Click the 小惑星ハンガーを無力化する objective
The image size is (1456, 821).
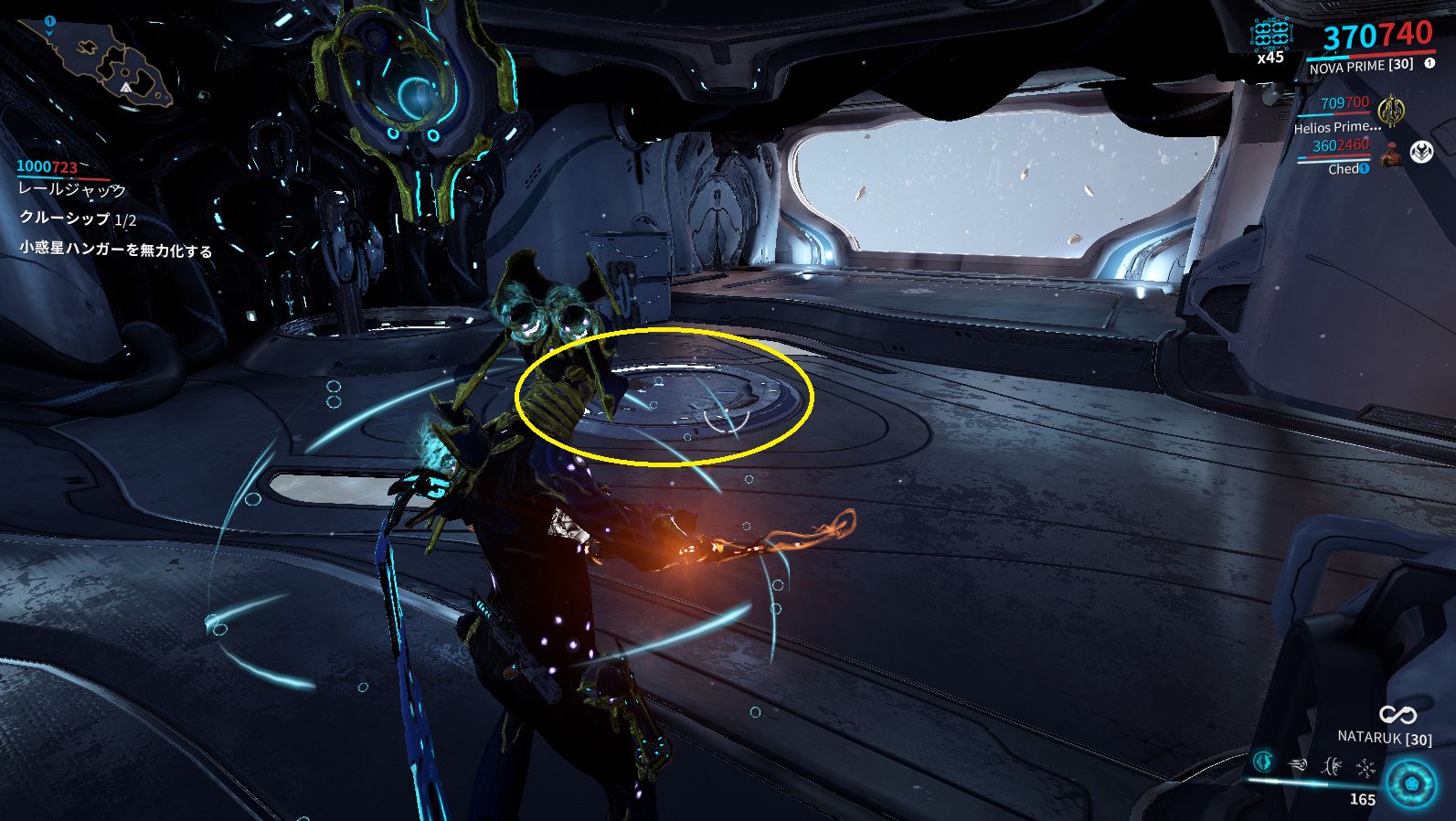pyautogui.click(x=116, y=249)
